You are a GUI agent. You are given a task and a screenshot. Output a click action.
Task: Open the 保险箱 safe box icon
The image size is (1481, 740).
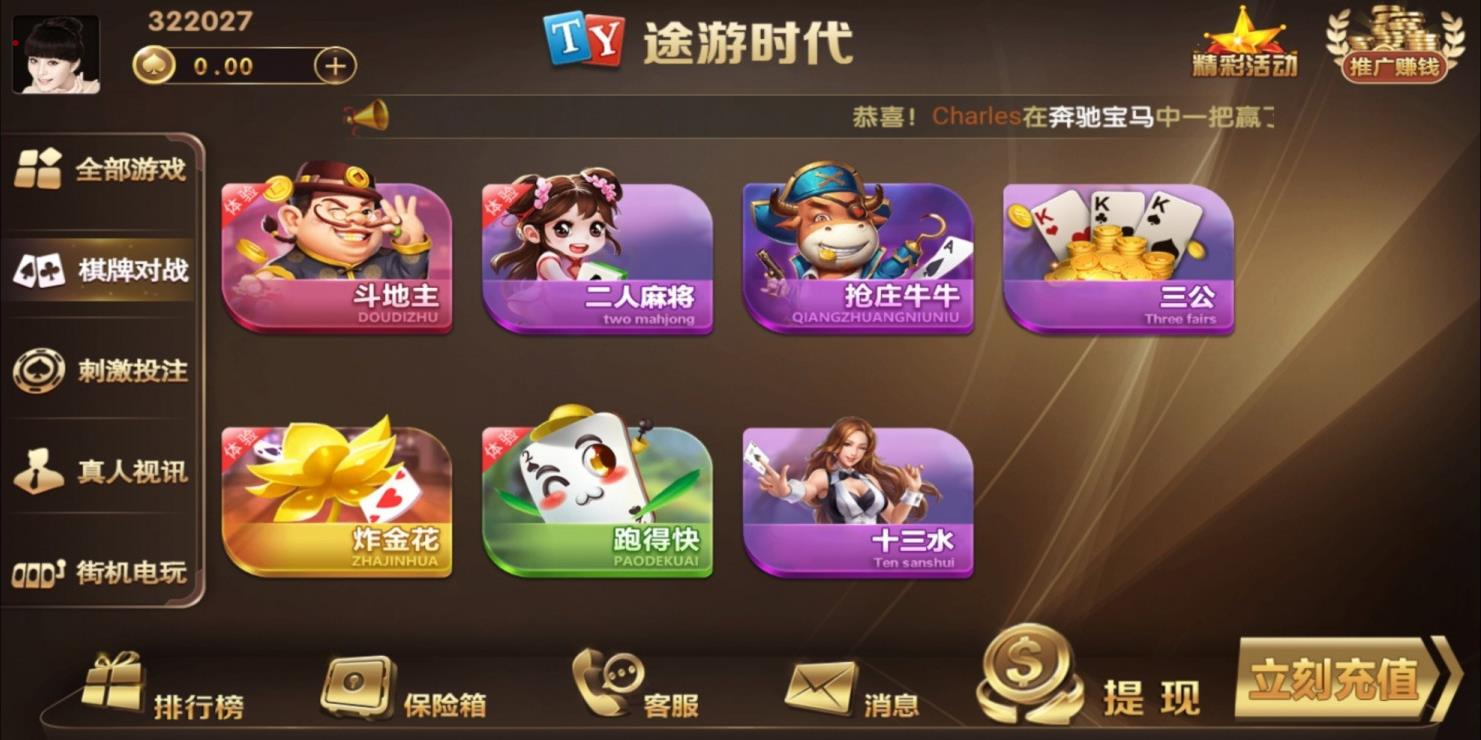pos(357,685)
